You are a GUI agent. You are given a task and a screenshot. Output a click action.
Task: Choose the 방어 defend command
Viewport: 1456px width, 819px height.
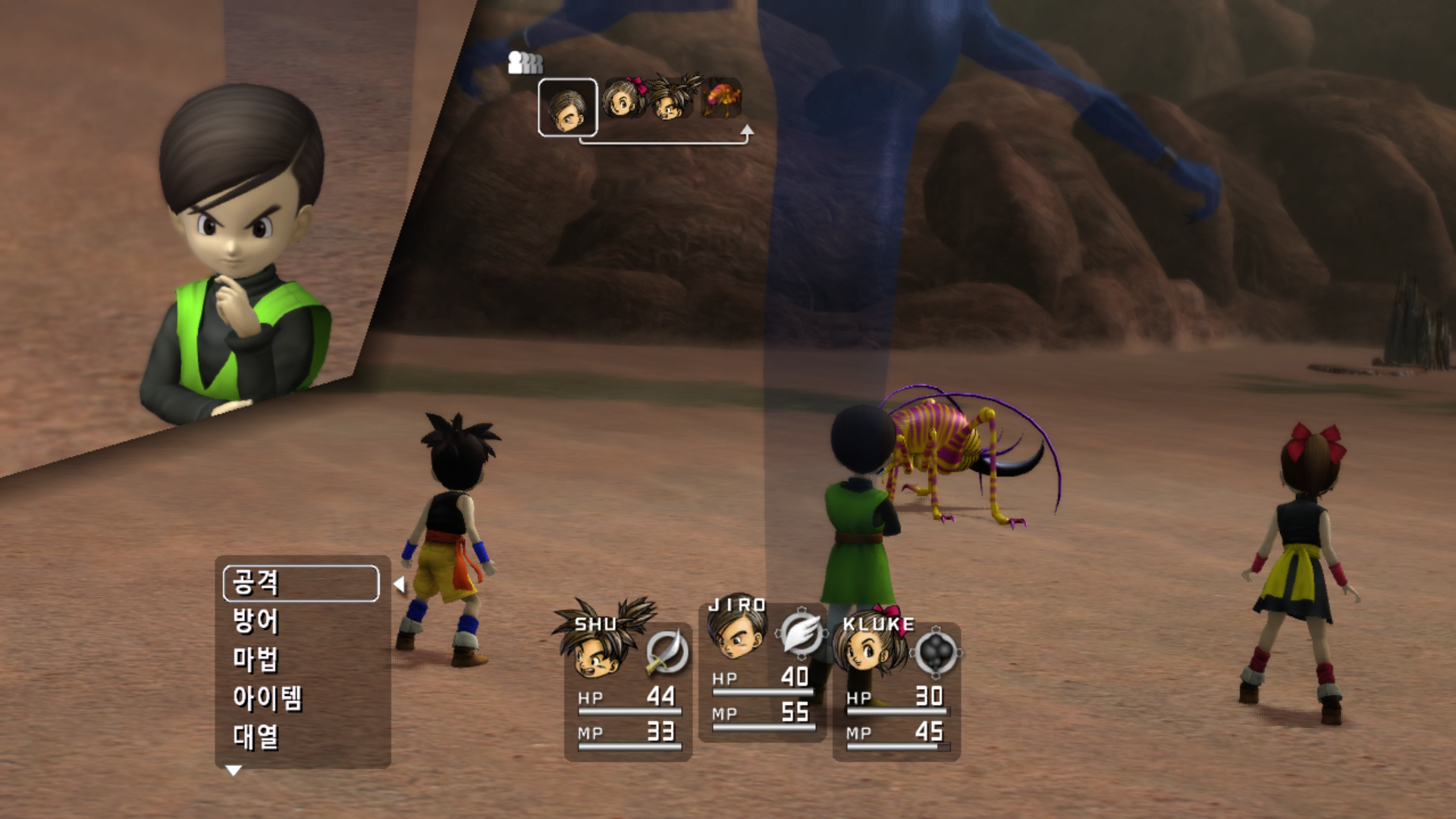pos(256,621)
